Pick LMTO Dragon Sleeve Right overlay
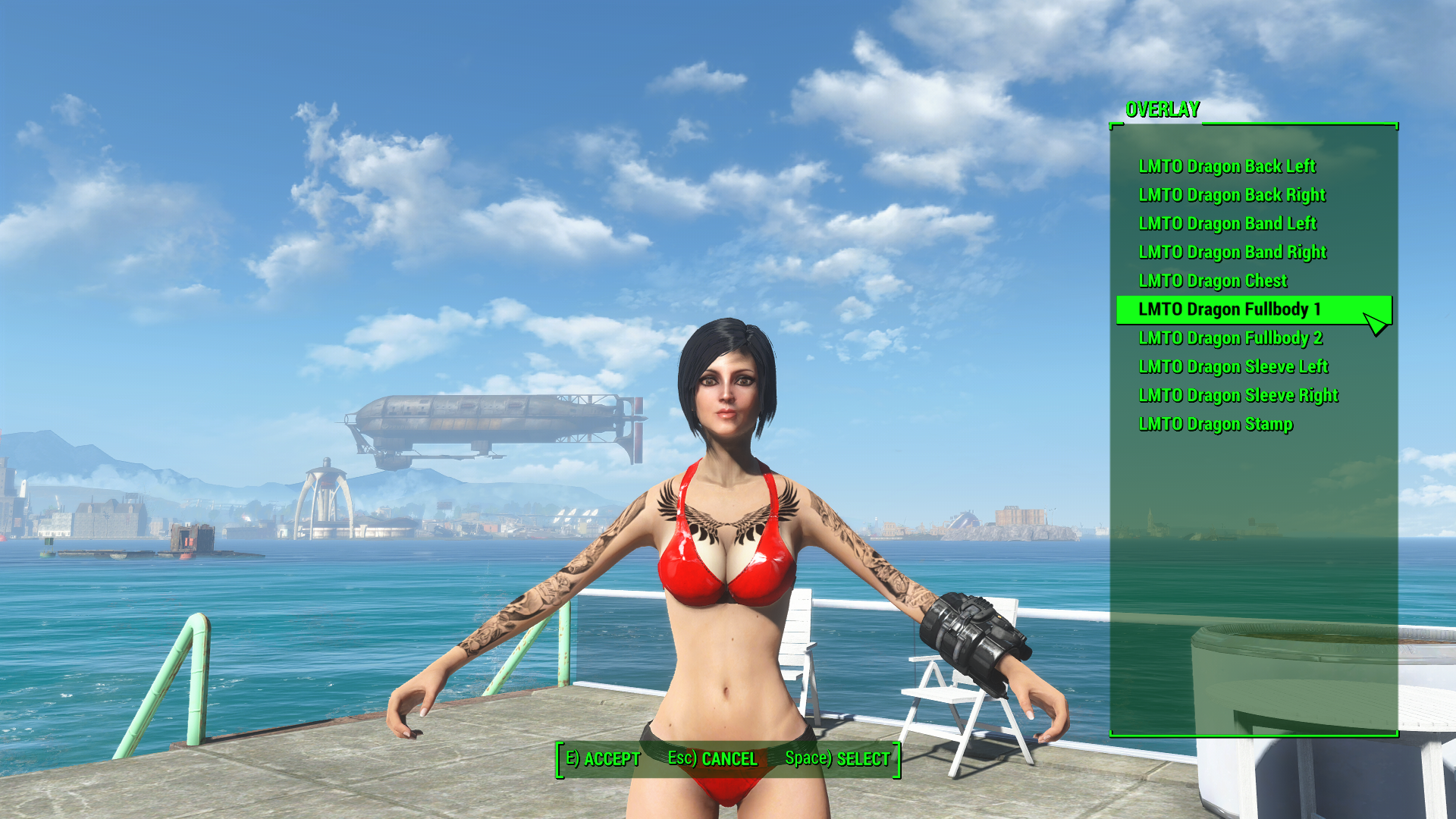Screen dimensions: 1456x819 coord(1236,395)
